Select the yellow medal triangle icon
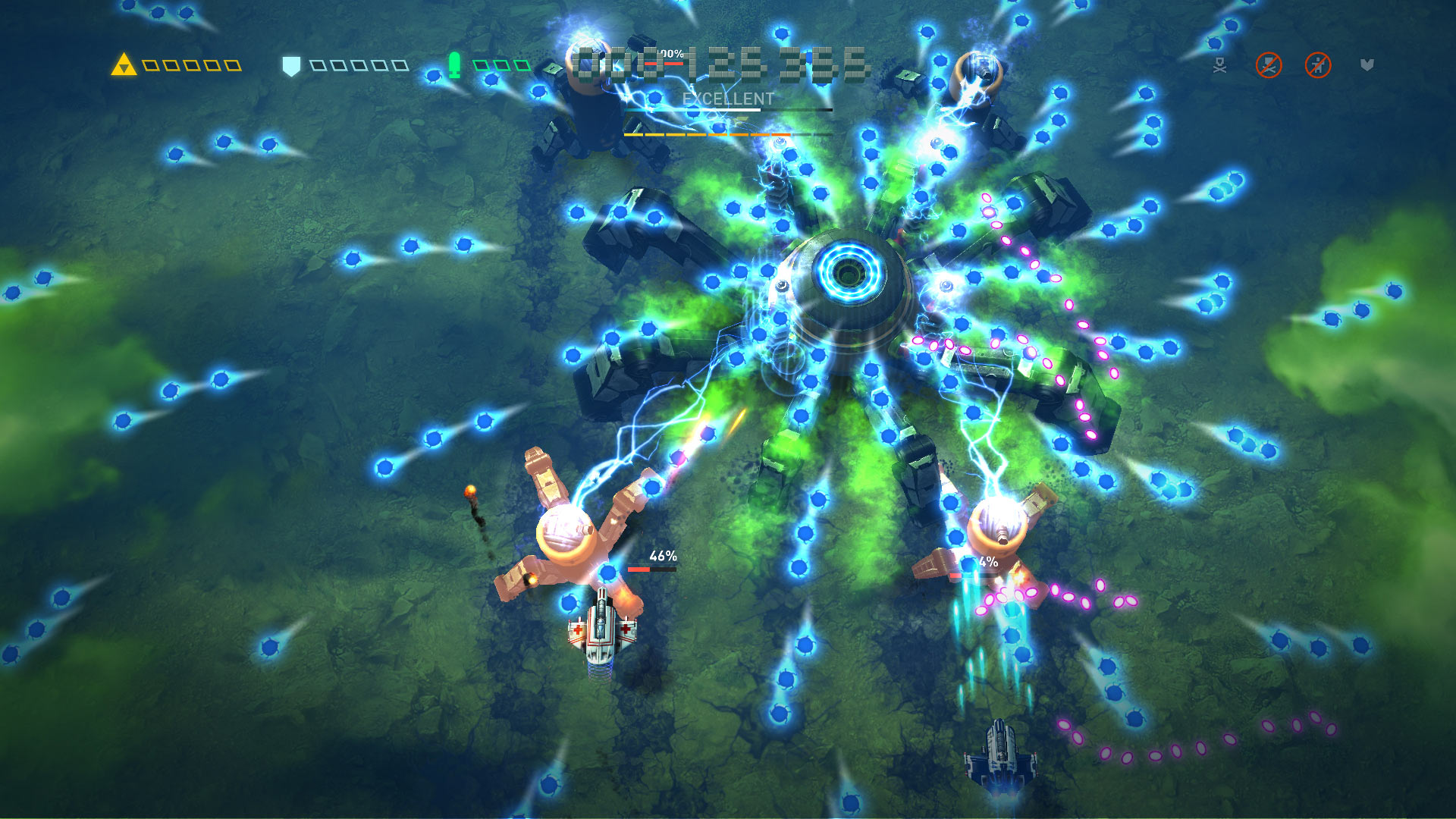The width and height of the screenshot is (1456, 819). (x=124, y=65)
